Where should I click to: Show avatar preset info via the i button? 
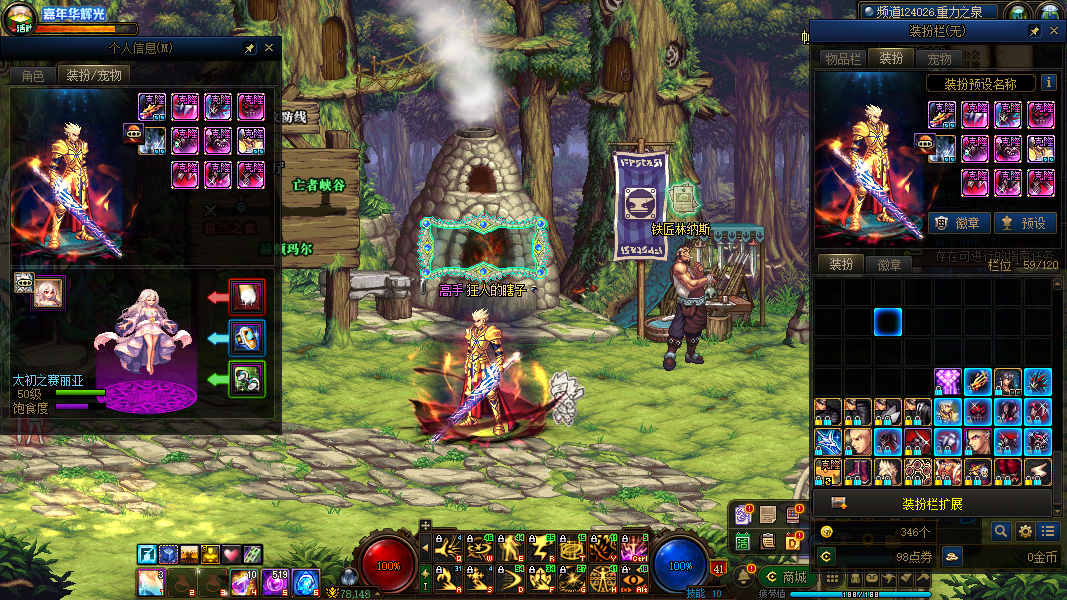1048,83
